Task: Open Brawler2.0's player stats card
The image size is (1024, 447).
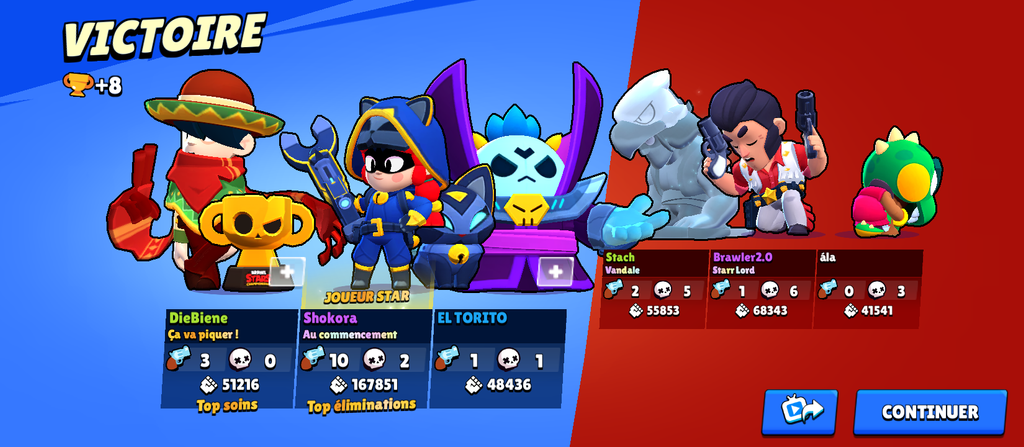Action: coord(759,288)
